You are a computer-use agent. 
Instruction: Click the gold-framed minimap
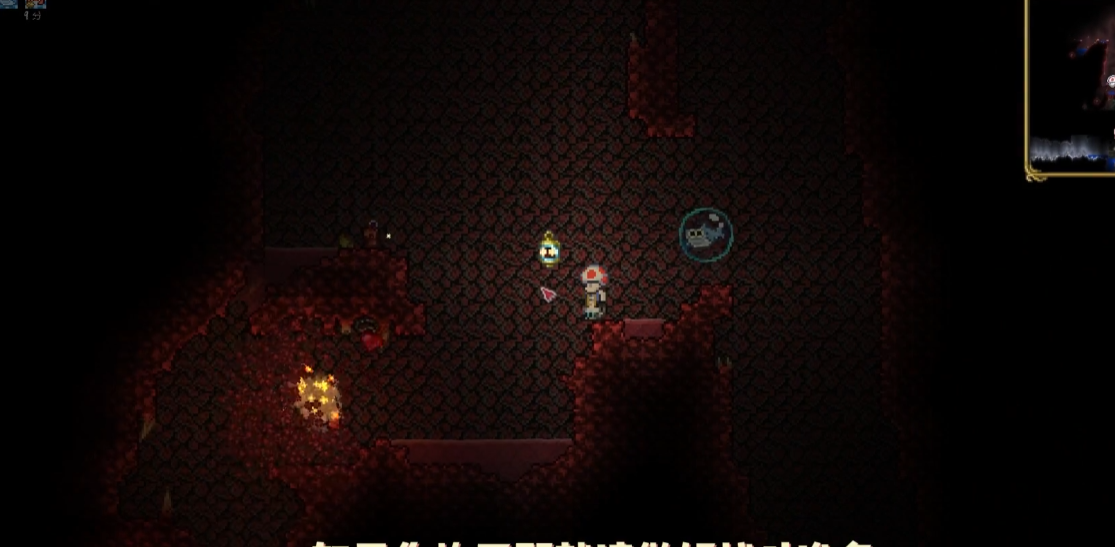(x=1071, y=88)
